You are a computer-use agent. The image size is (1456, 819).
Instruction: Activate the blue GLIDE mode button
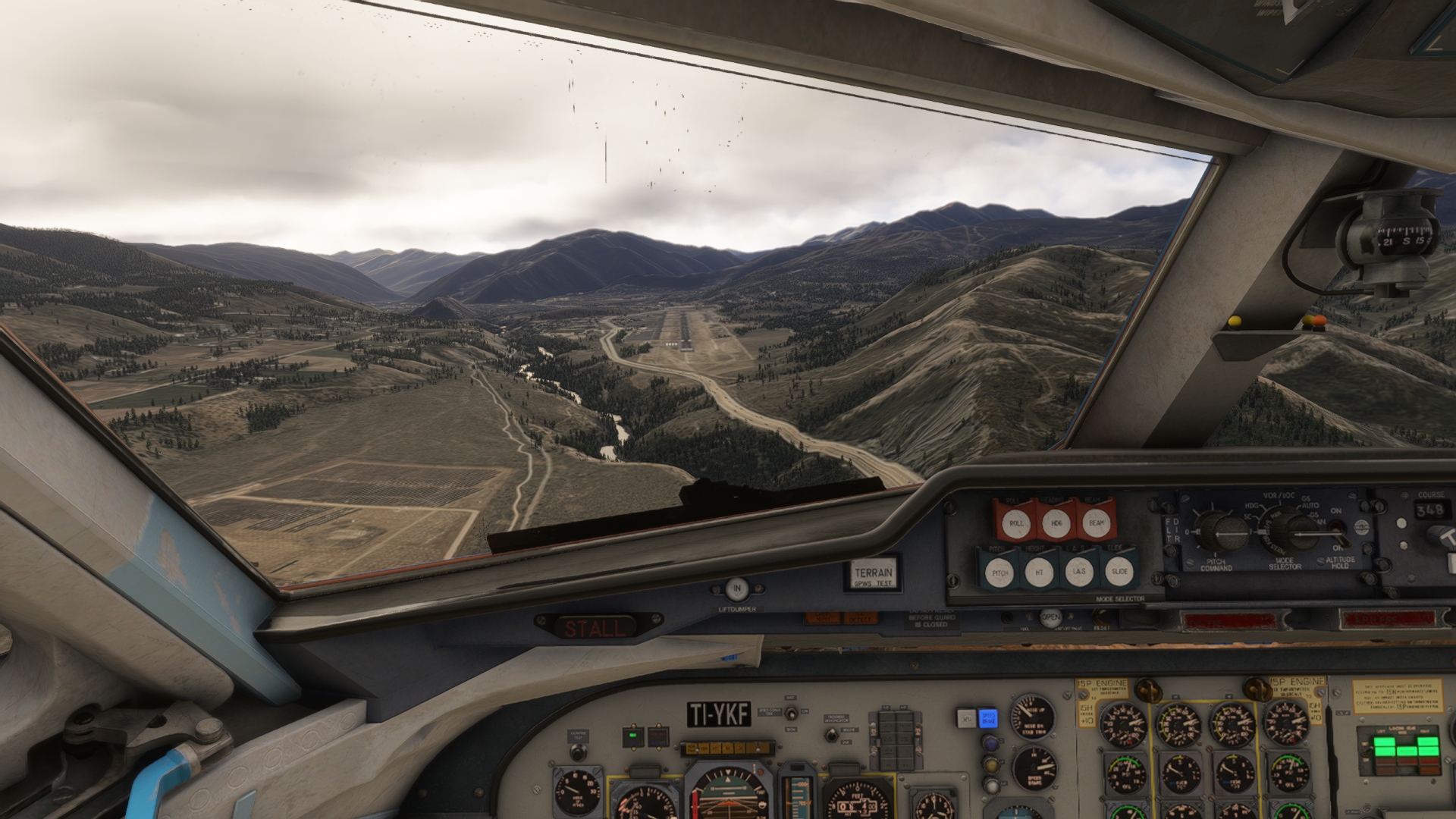pyautogui.click(x=1119, y=571)
